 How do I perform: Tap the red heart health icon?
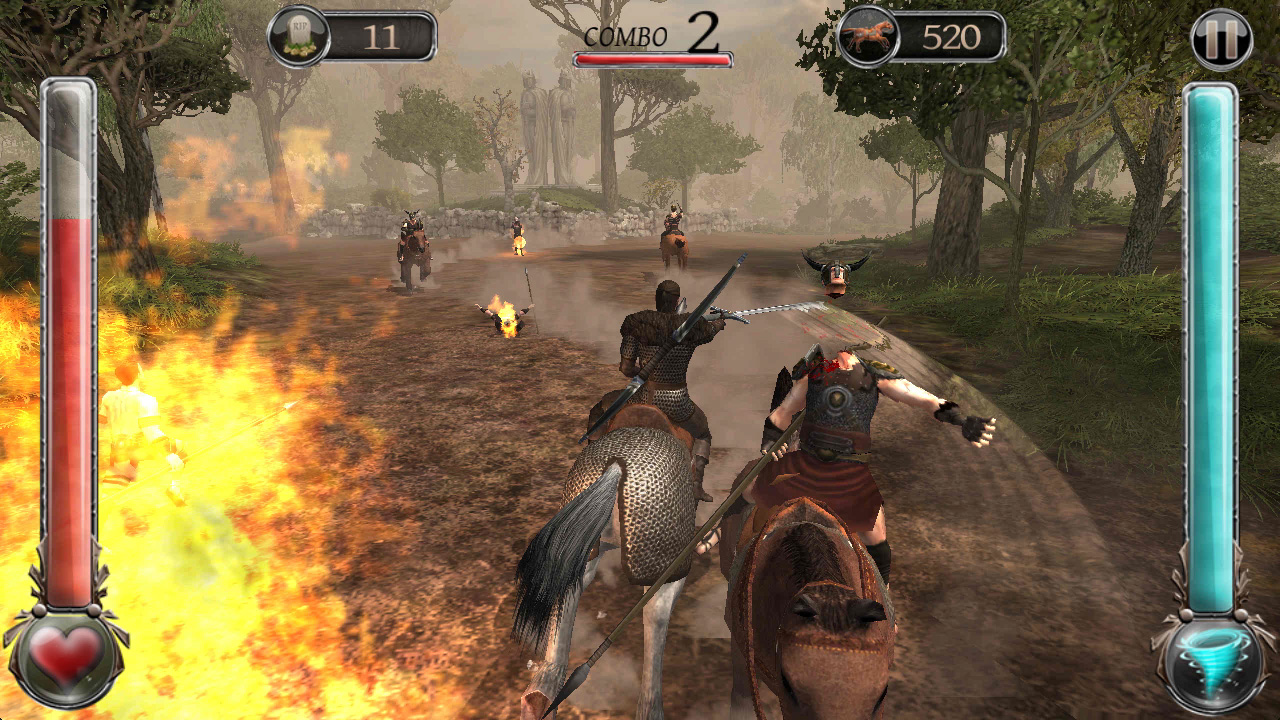pyautogui.click(x=66, y=656)
